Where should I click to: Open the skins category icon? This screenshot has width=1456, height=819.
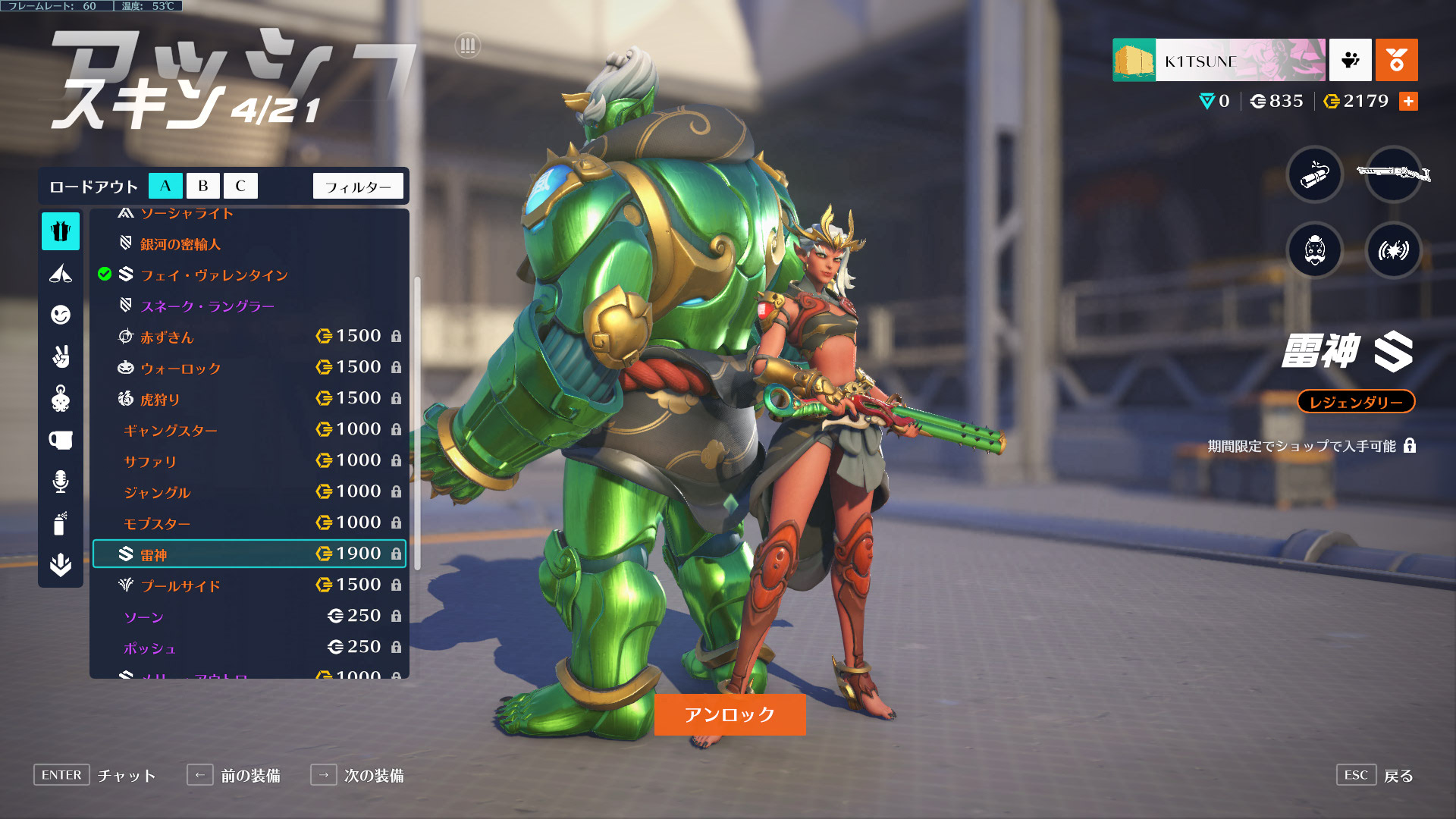click(x=61, y=231)
